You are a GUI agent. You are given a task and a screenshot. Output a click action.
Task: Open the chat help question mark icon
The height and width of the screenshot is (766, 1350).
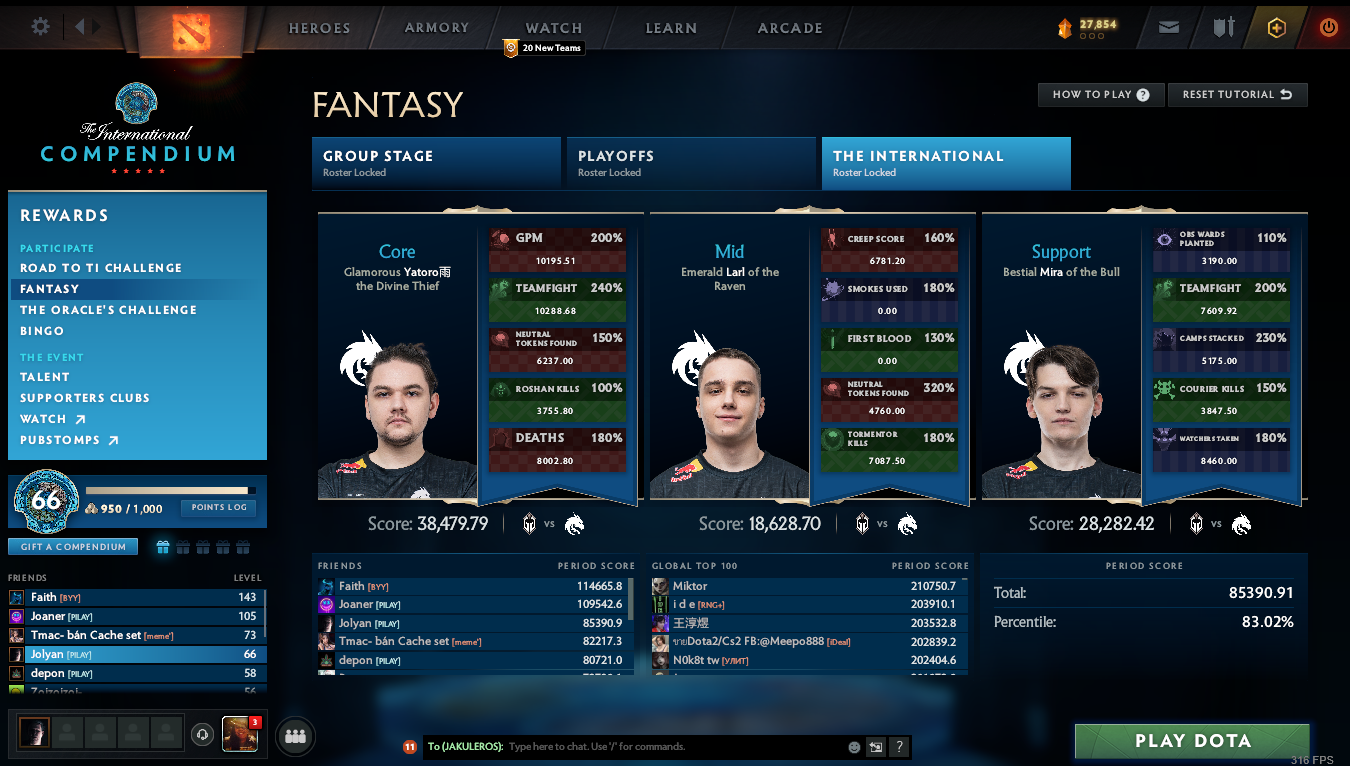tap(899, 747)
